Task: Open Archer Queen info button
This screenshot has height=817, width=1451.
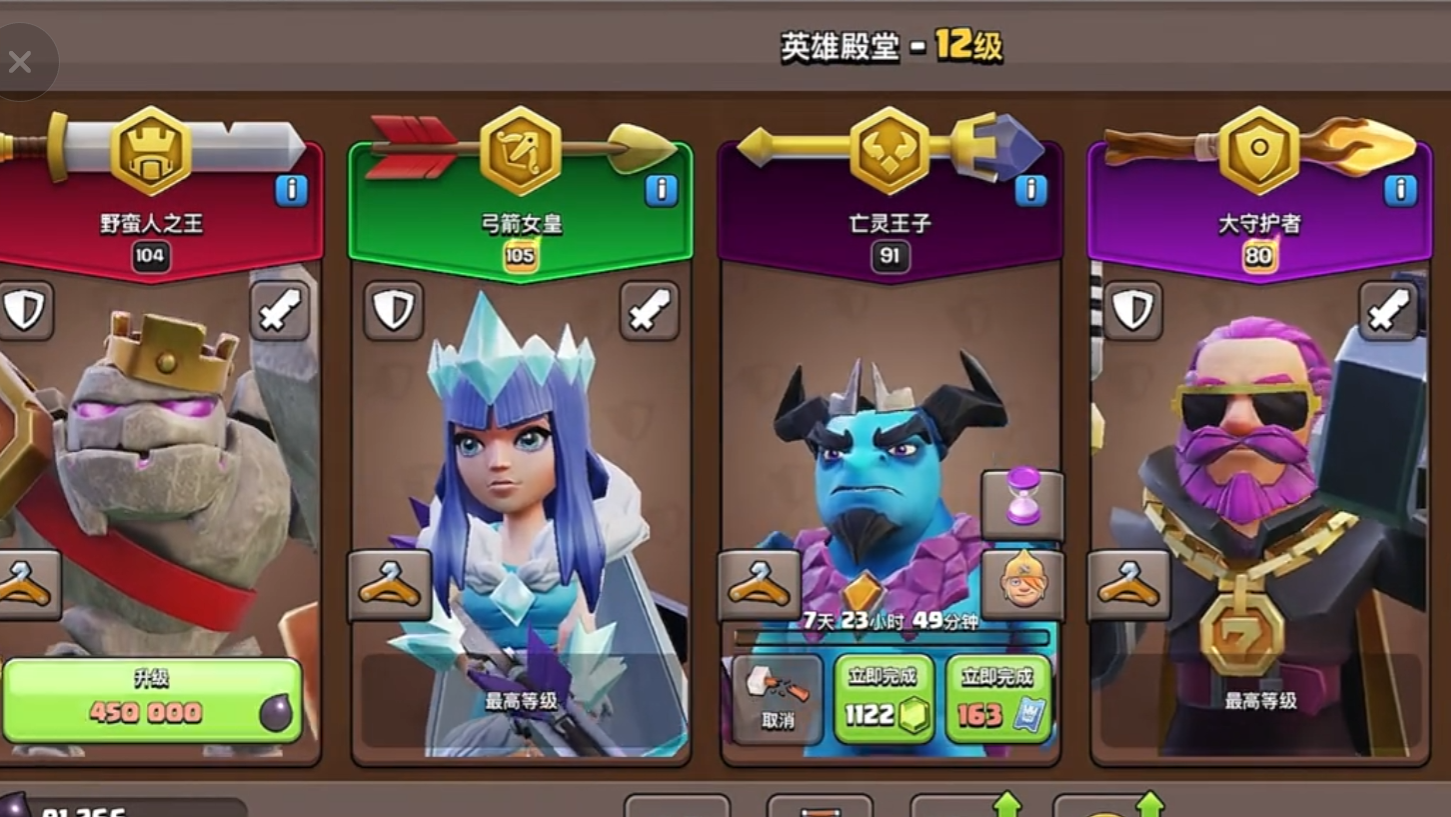Action: coord(661,189)
